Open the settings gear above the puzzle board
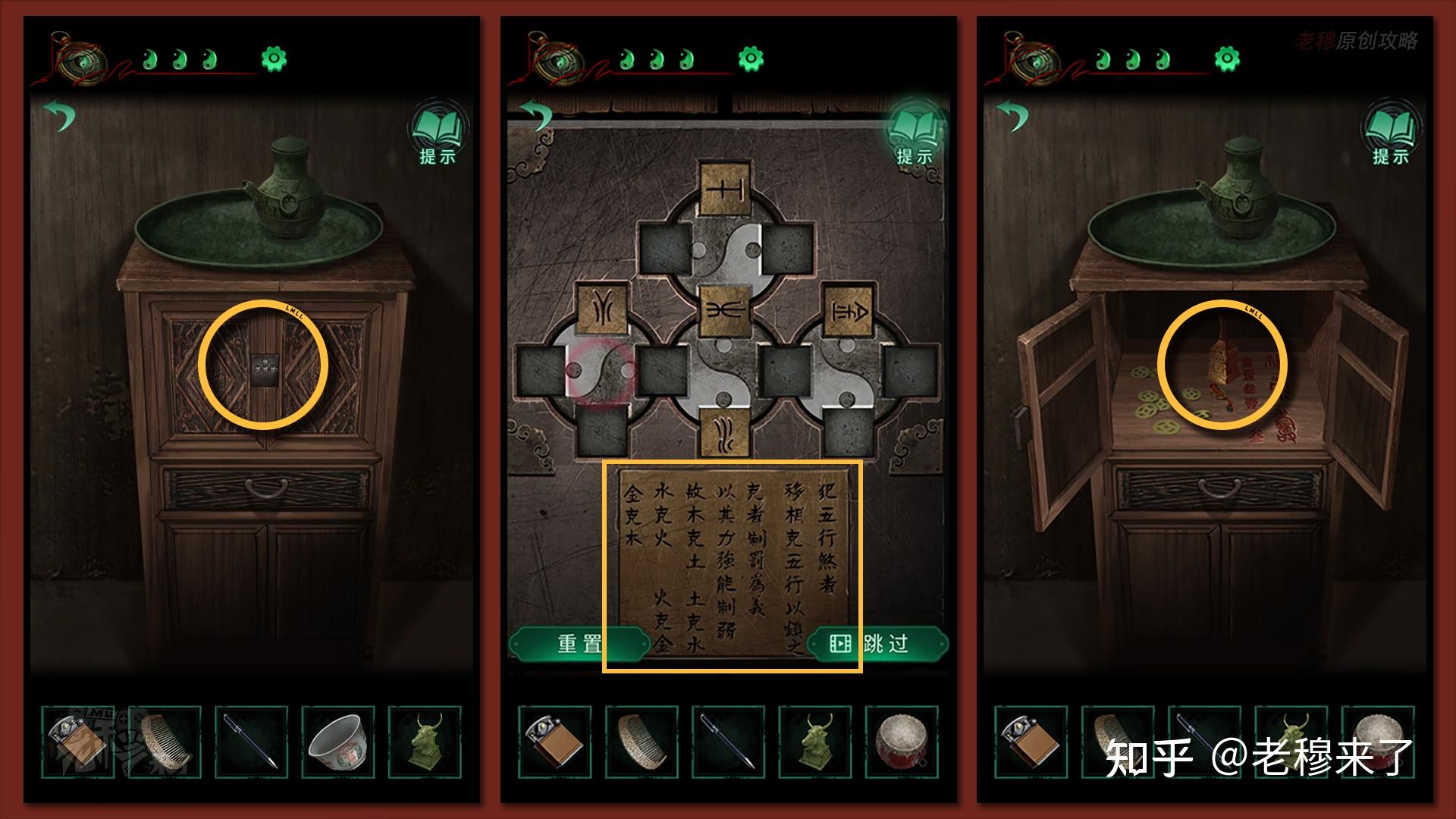This screenshot has height=819, width=1456. 750,58
